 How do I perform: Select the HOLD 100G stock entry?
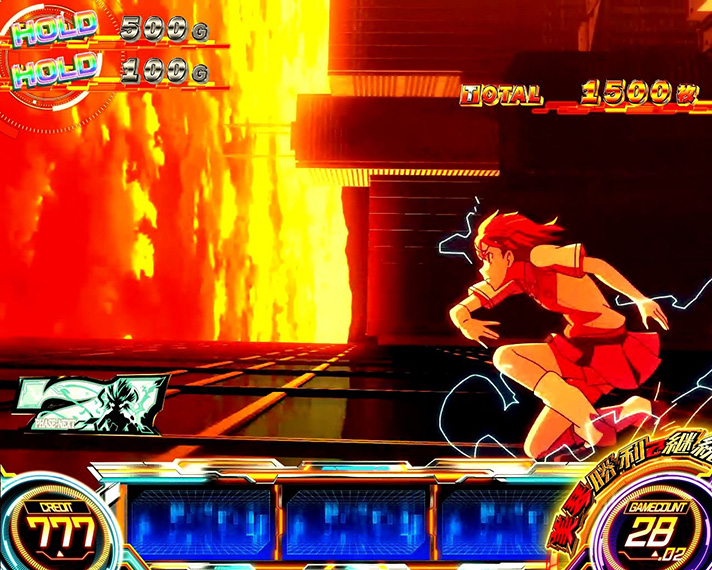coord(110,69)
